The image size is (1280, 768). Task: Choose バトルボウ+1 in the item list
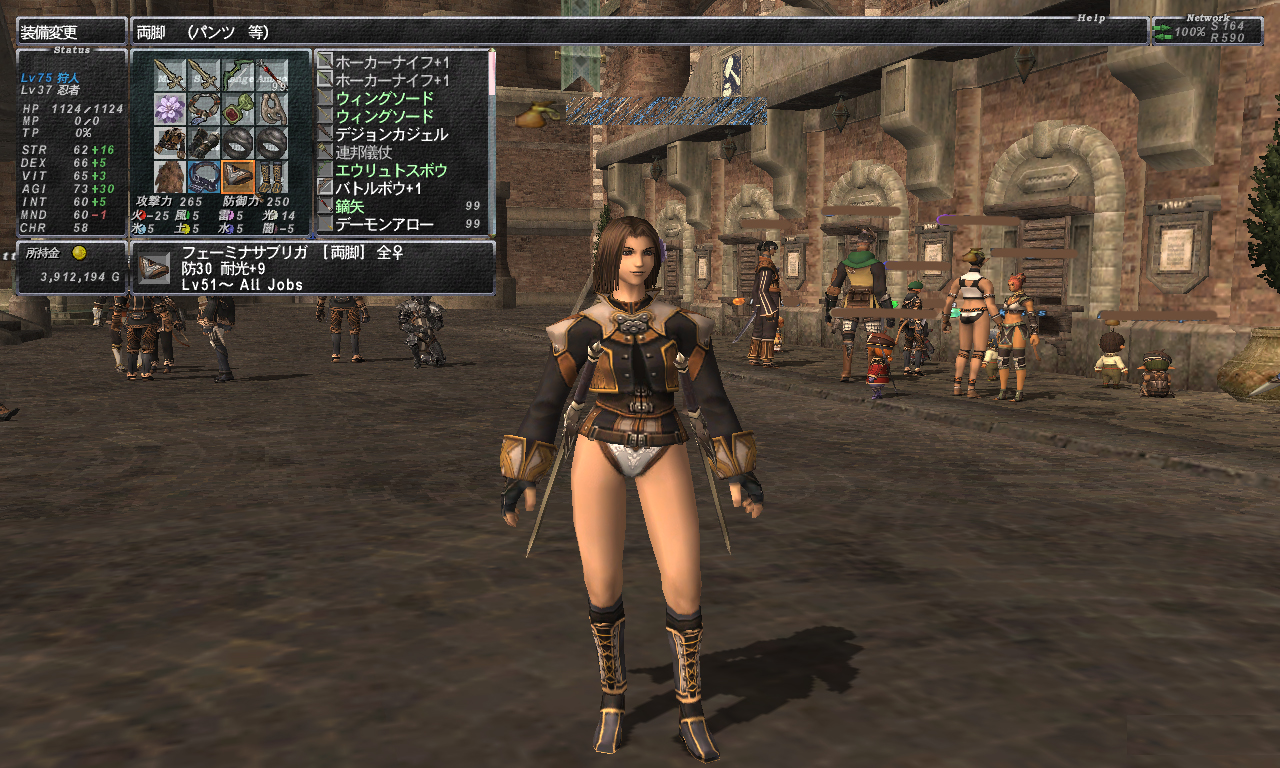pyautogui.click(x=378, y=188)
